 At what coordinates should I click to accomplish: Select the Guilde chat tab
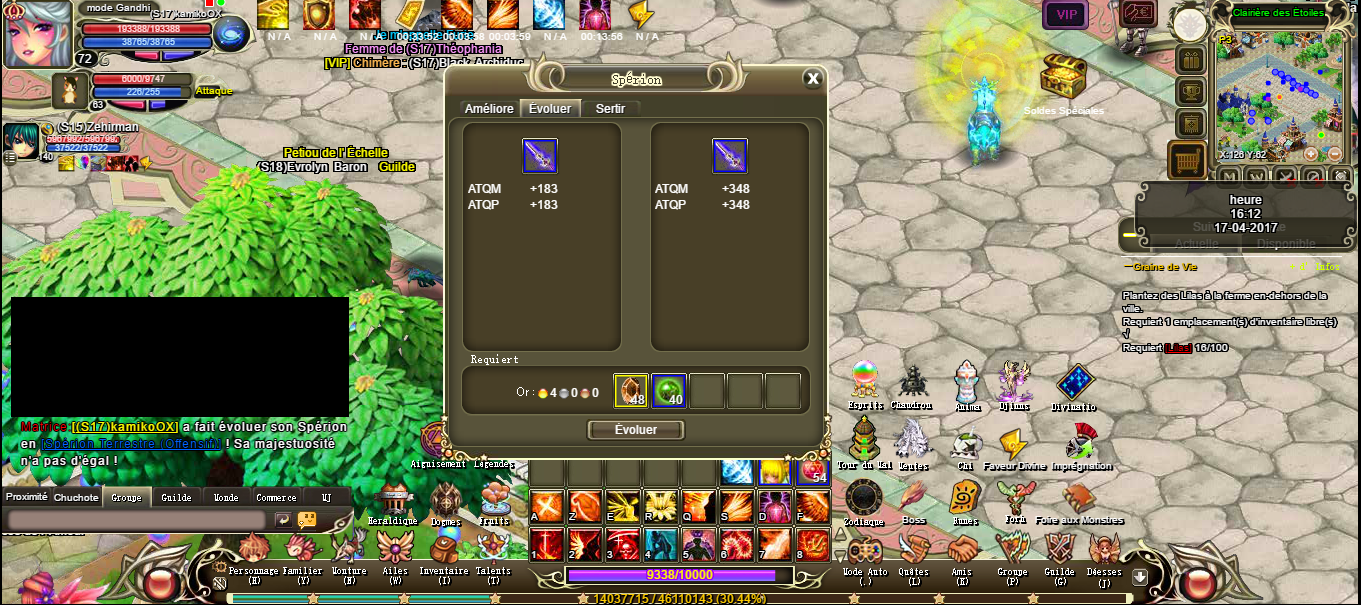tap(176, 497)
